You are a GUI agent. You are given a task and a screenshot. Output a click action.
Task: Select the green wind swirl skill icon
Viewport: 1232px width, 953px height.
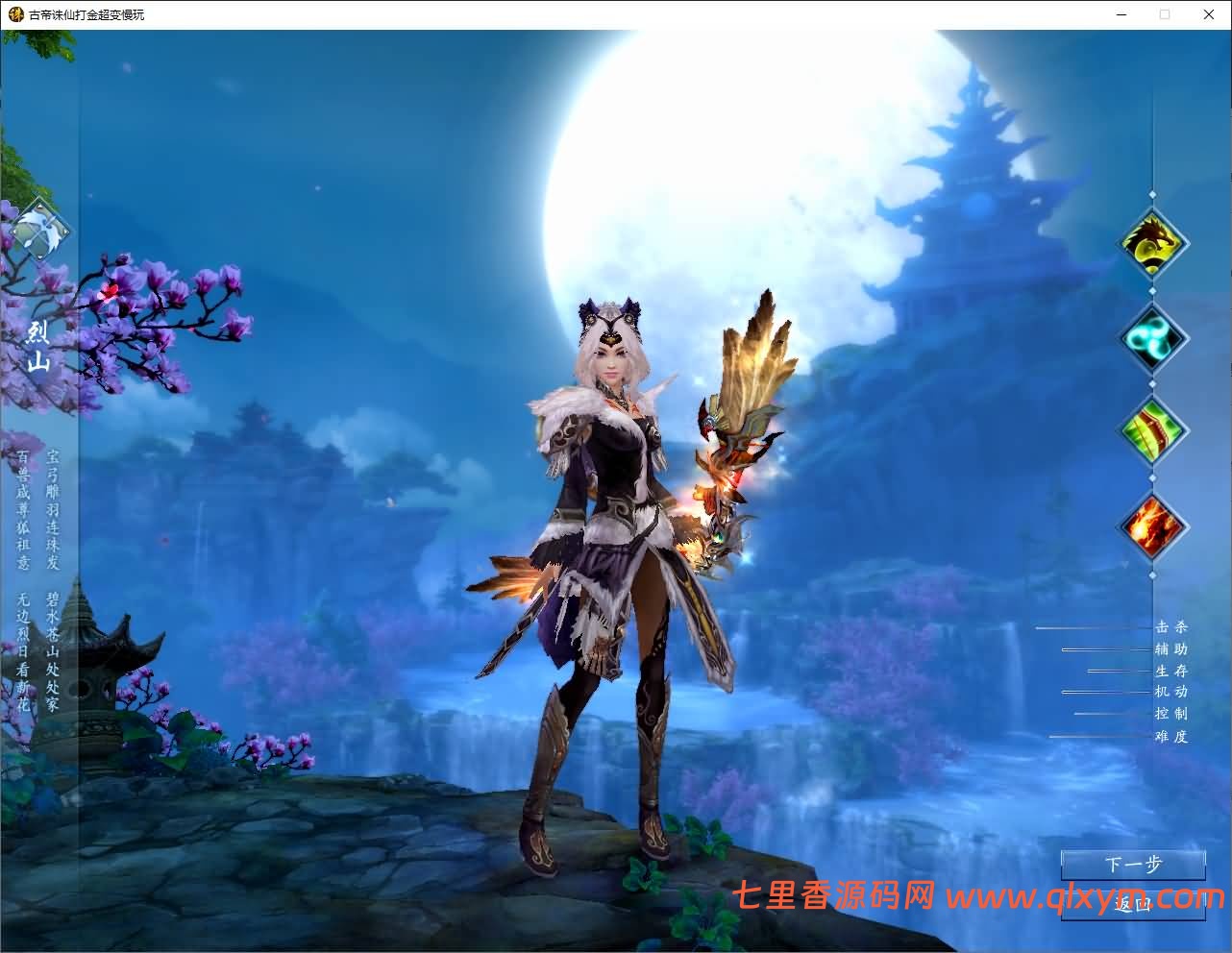click(1153, 338)
